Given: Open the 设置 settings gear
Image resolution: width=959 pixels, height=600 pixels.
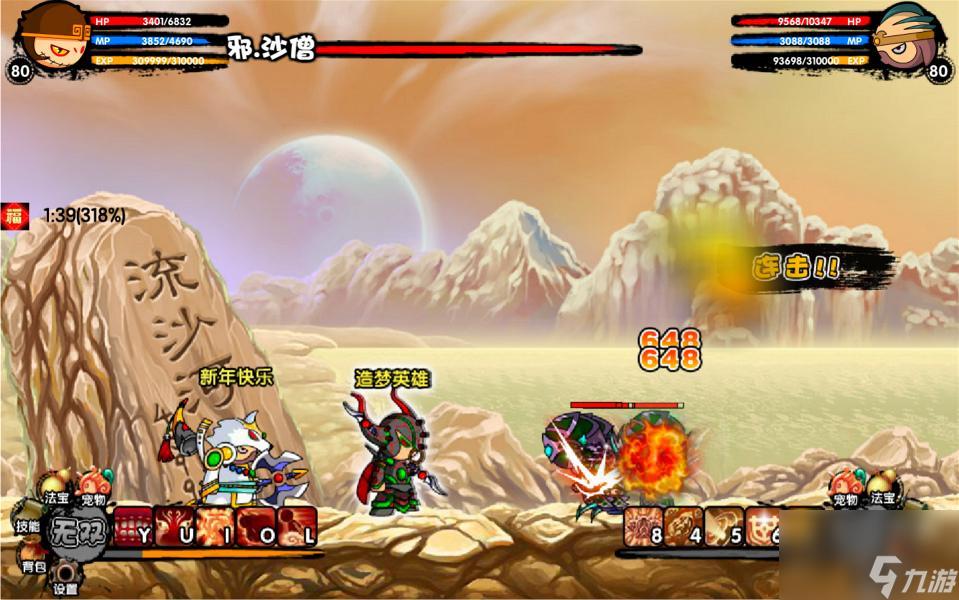Looking at the screenshot, I should tap(66, 578).
